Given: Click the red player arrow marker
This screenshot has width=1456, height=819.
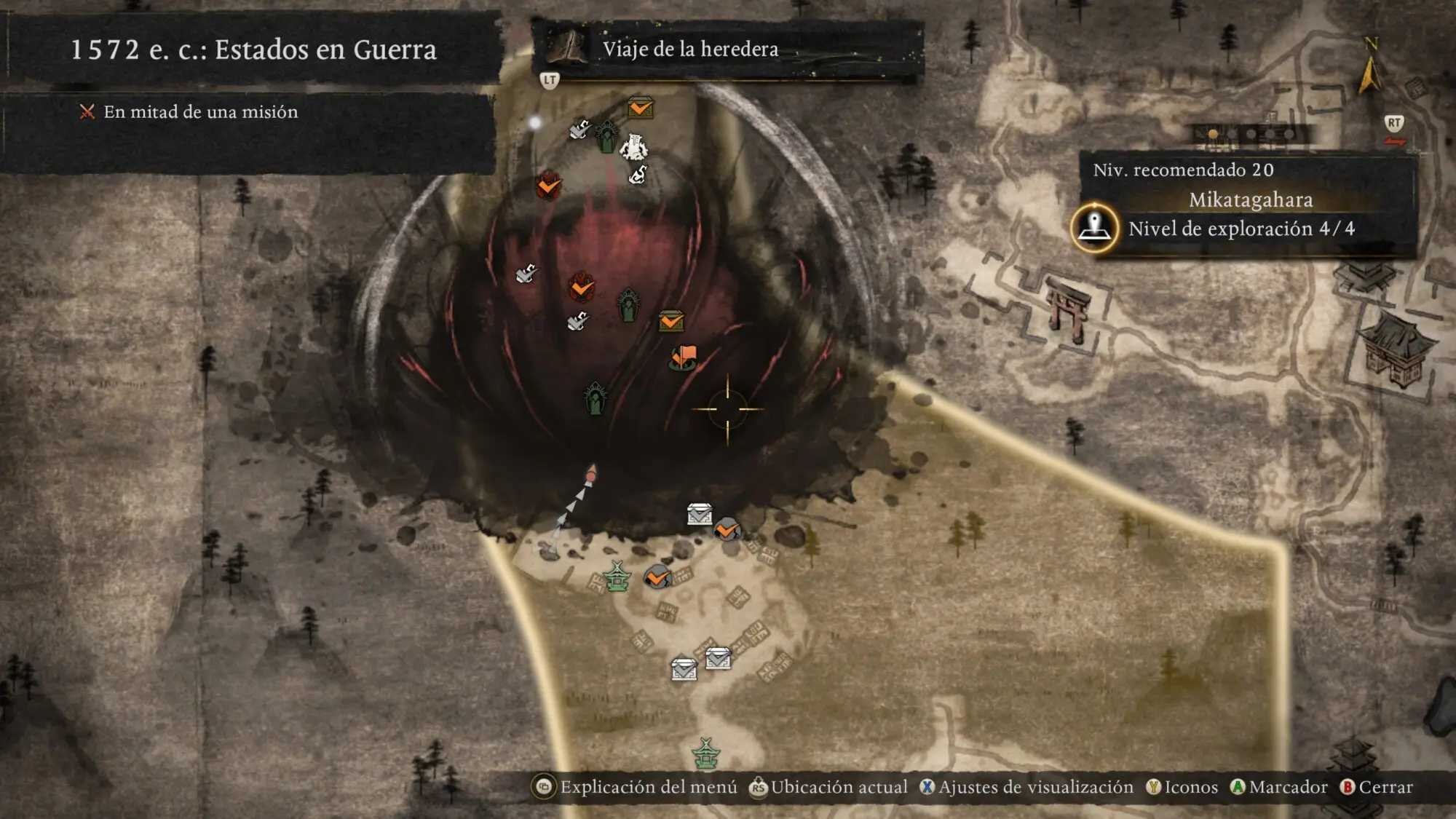Looking at the screenshot, I should [x=591, y=474].
